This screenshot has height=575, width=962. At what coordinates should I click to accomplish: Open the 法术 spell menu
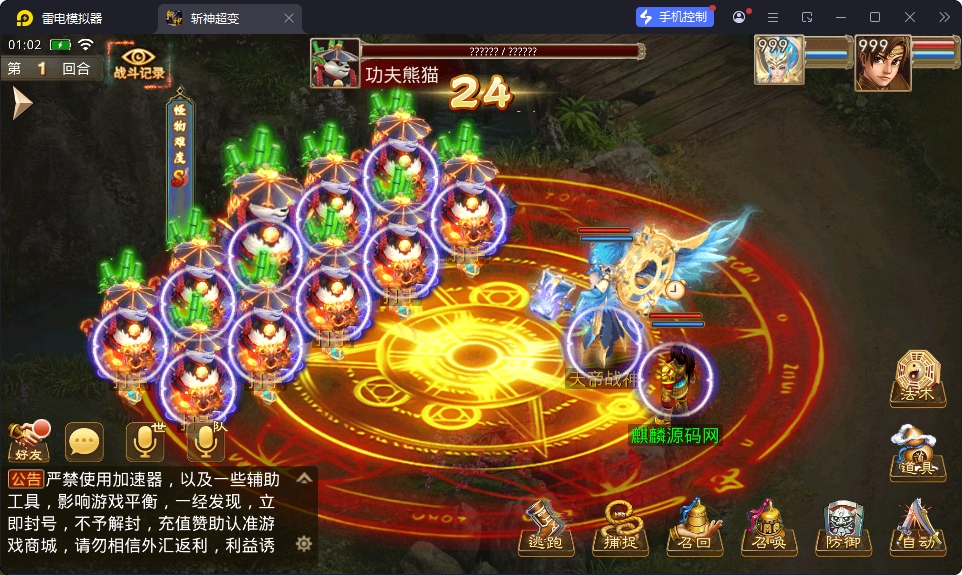click(916, 378)
